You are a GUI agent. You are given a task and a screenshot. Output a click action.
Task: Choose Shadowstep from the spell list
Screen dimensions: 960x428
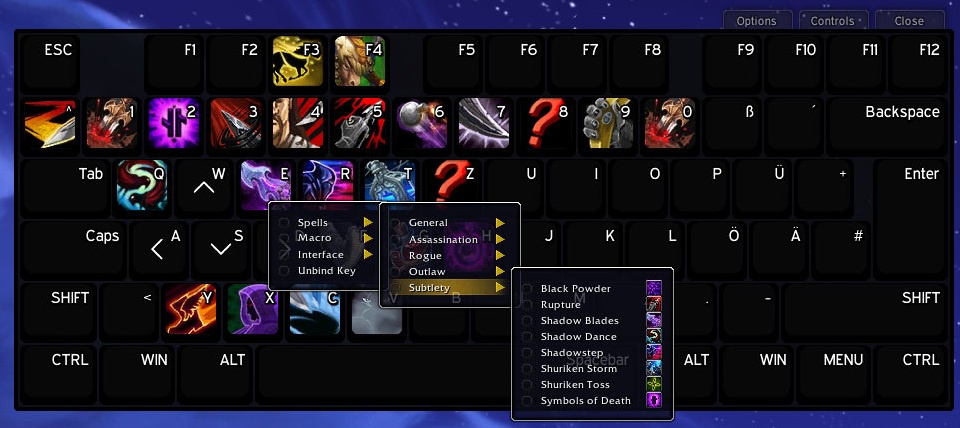click(x=573, y=353)
